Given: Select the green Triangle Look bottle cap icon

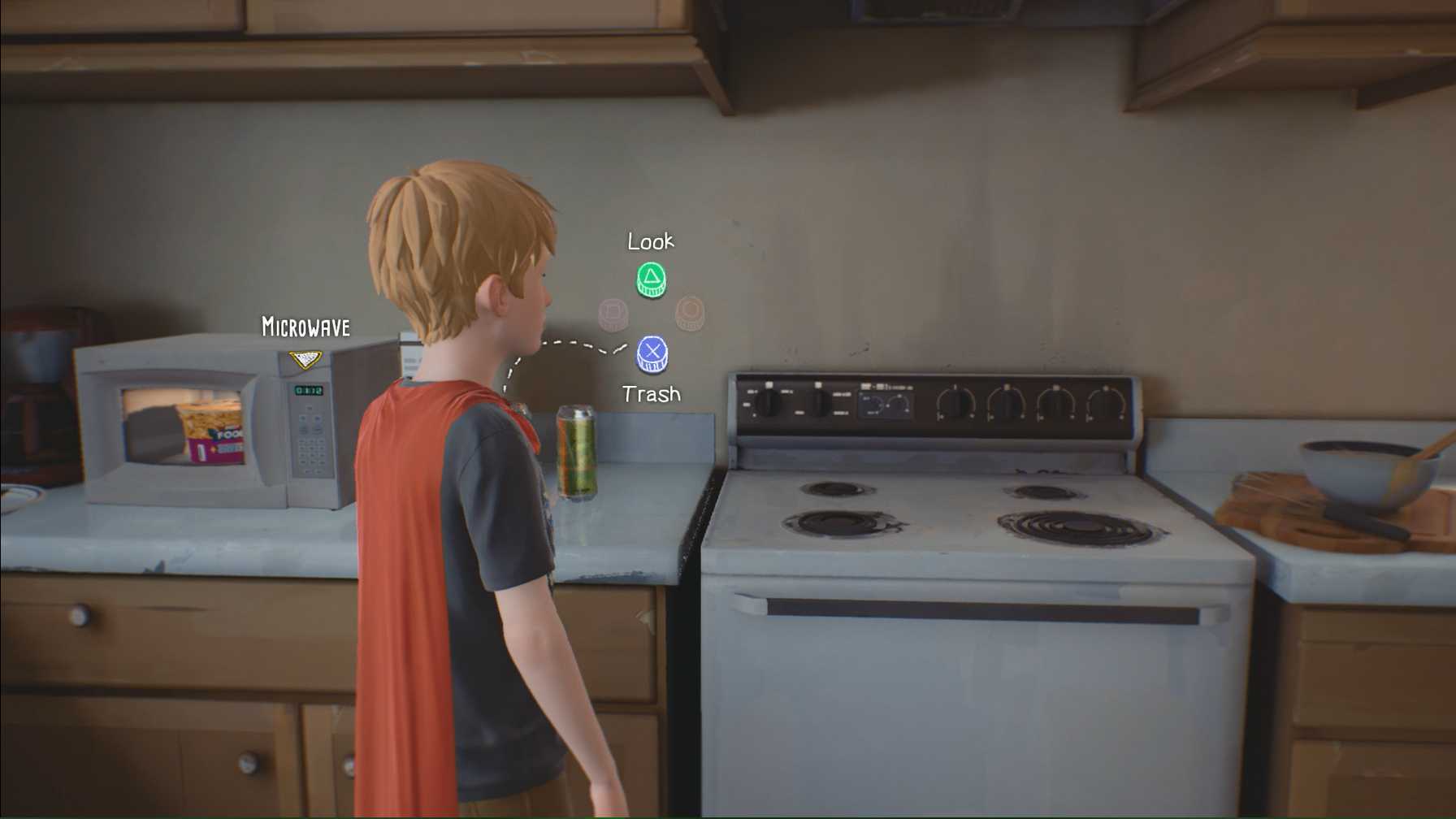Looking at the screenshot, I should click(x=650, y=279).
